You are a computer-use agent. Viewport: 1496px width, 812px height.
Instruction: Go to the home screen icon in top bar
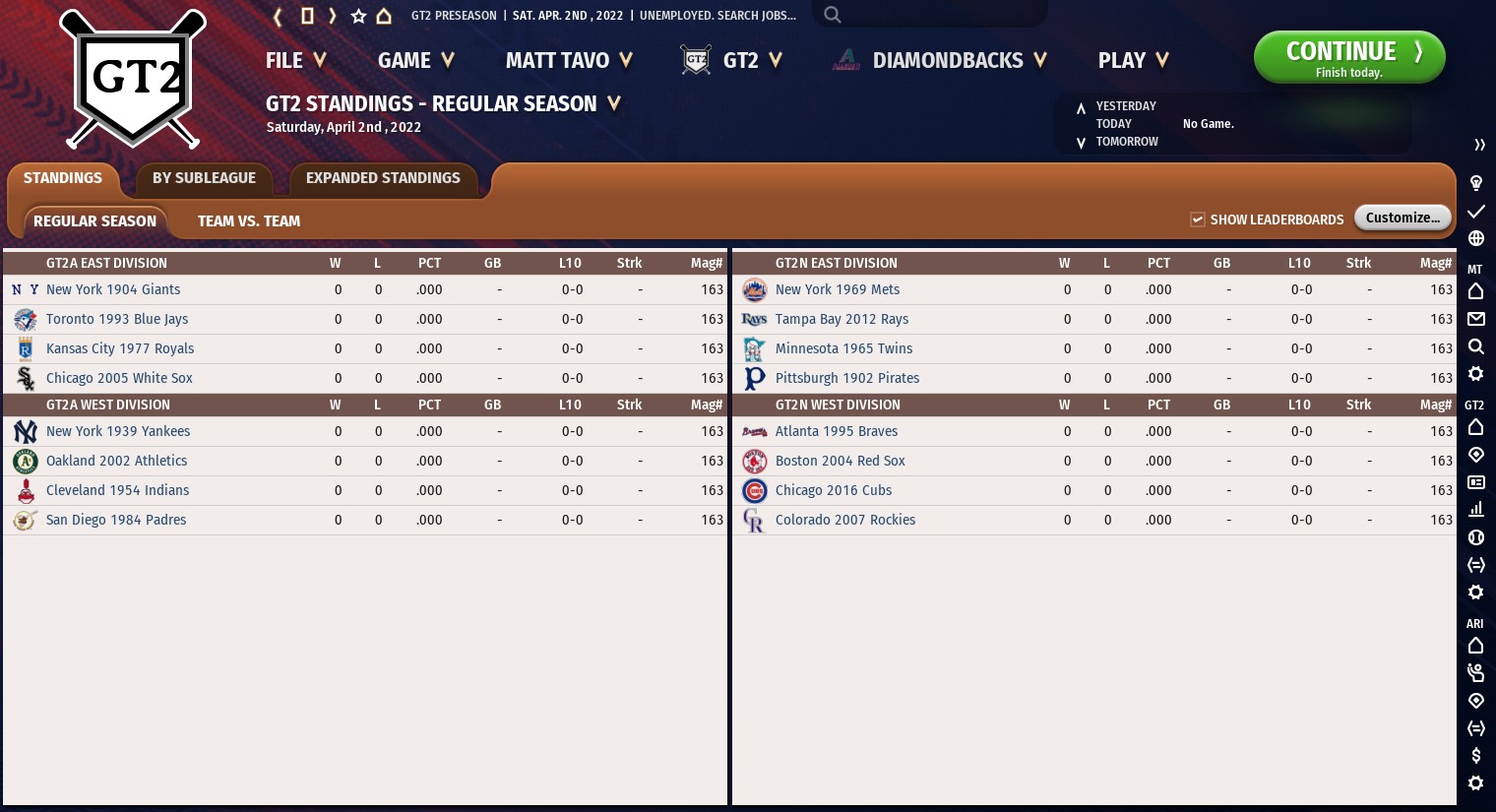pos(384,16)
